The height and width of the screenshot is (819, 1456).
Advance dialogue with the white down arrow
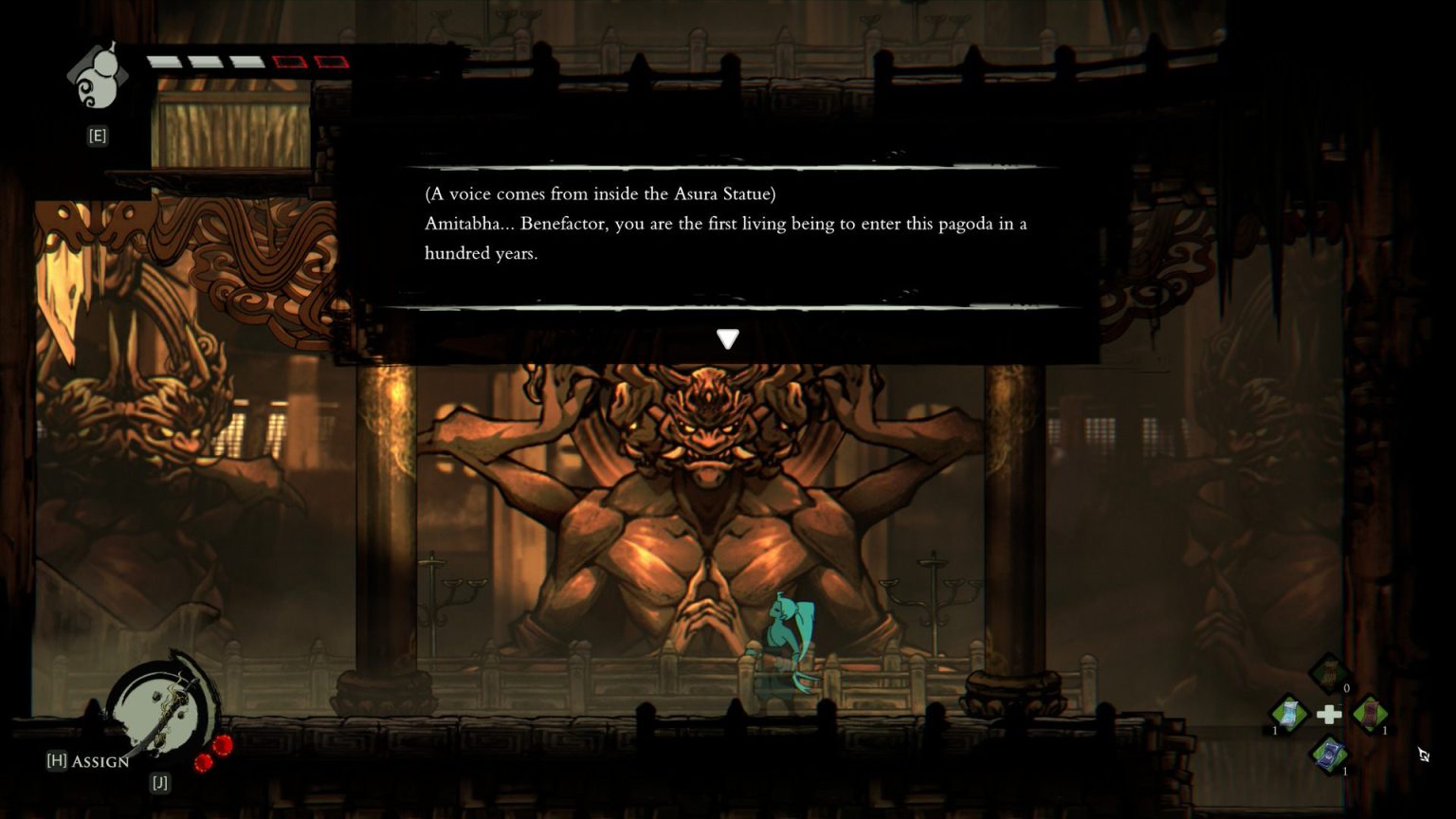click(727, 338)
